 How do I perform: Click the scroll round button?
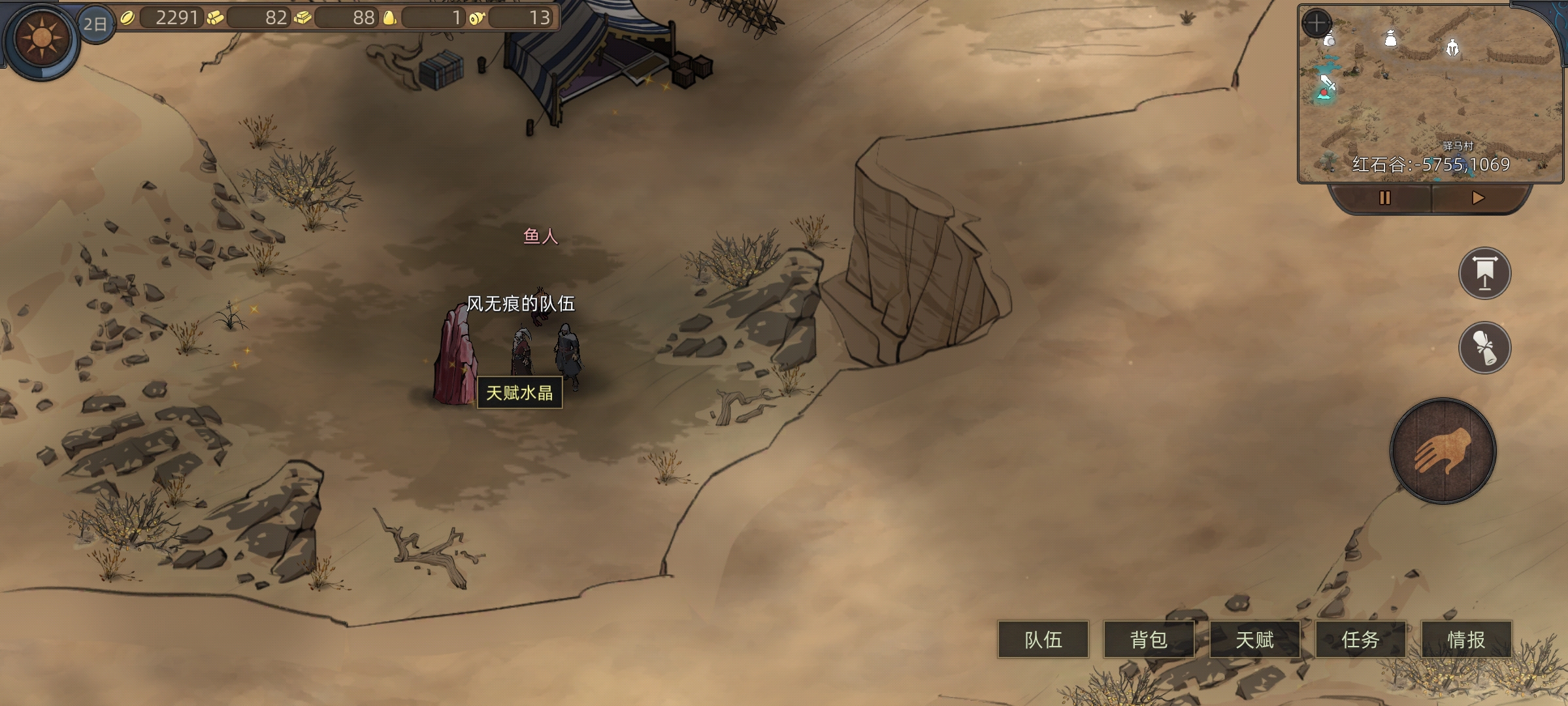point(1484,347)
